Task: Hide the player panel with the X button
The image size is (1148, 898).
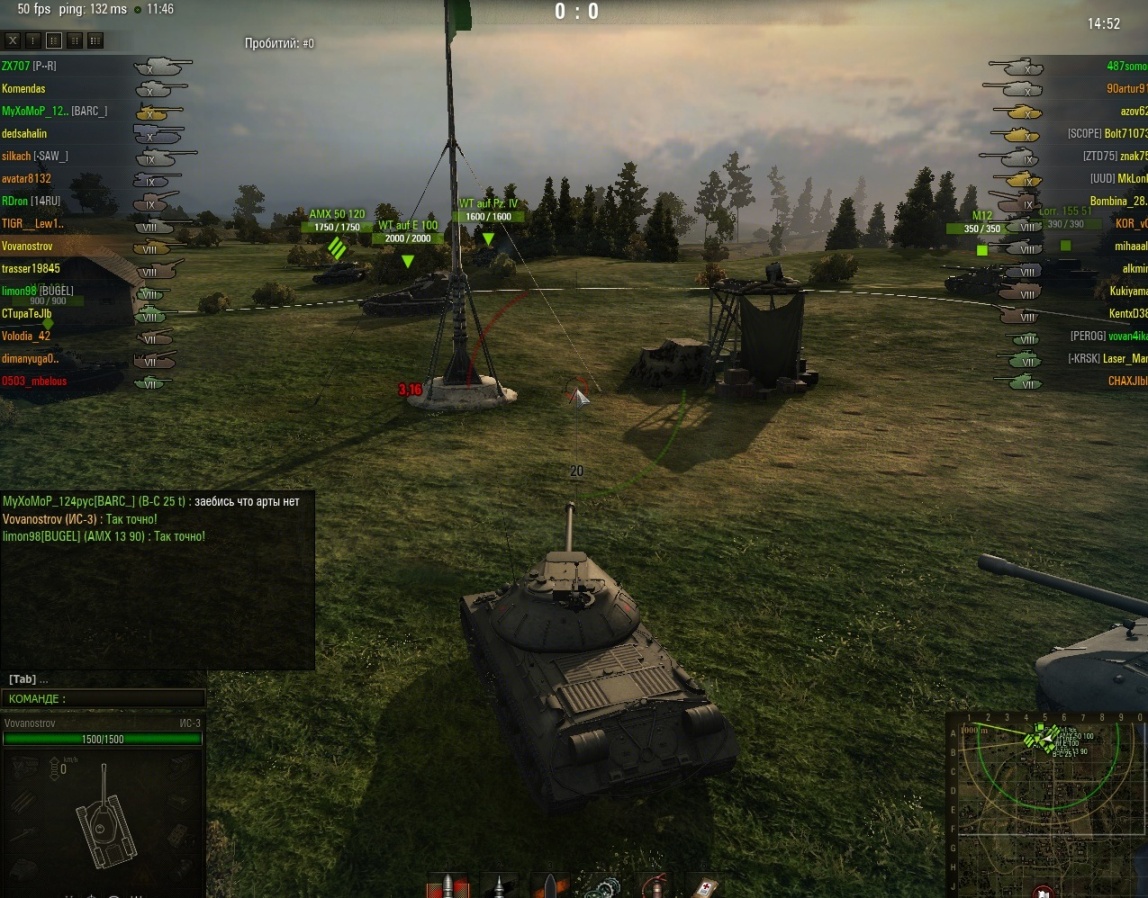Action: 13,40
